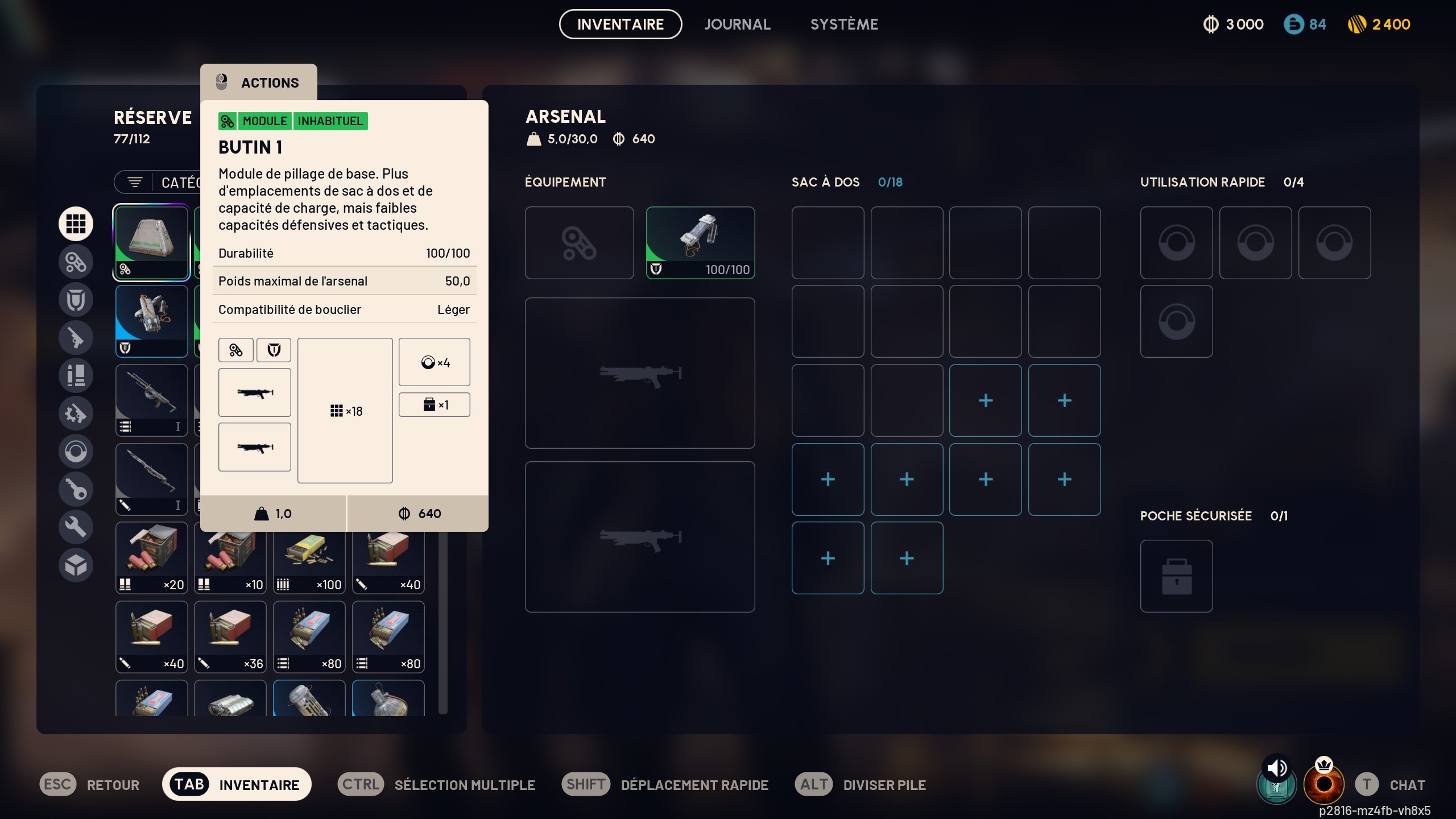Switch to the Journal tab

coord(737,24)
